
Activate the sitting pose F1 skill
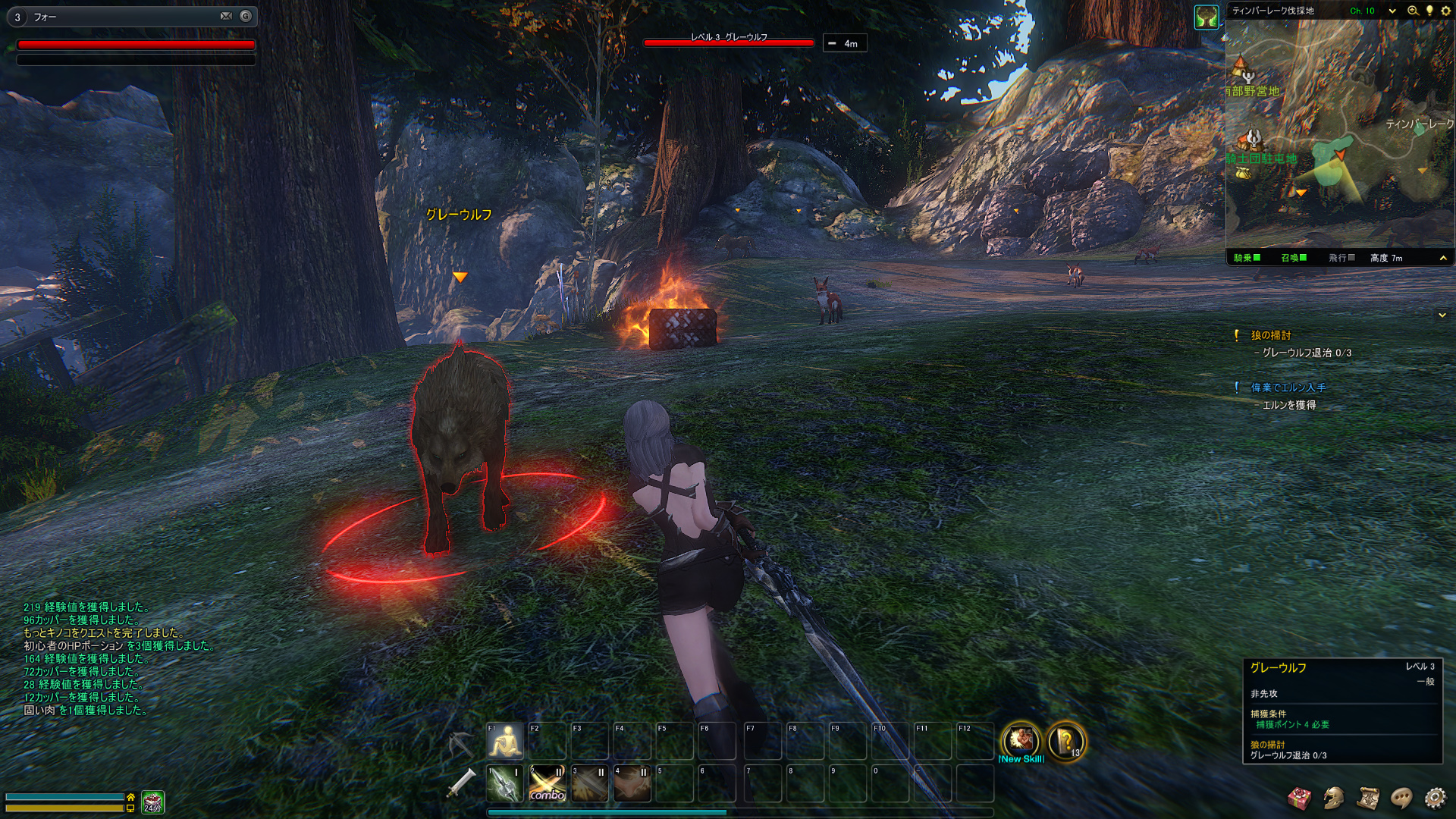[x=506, y=741]
